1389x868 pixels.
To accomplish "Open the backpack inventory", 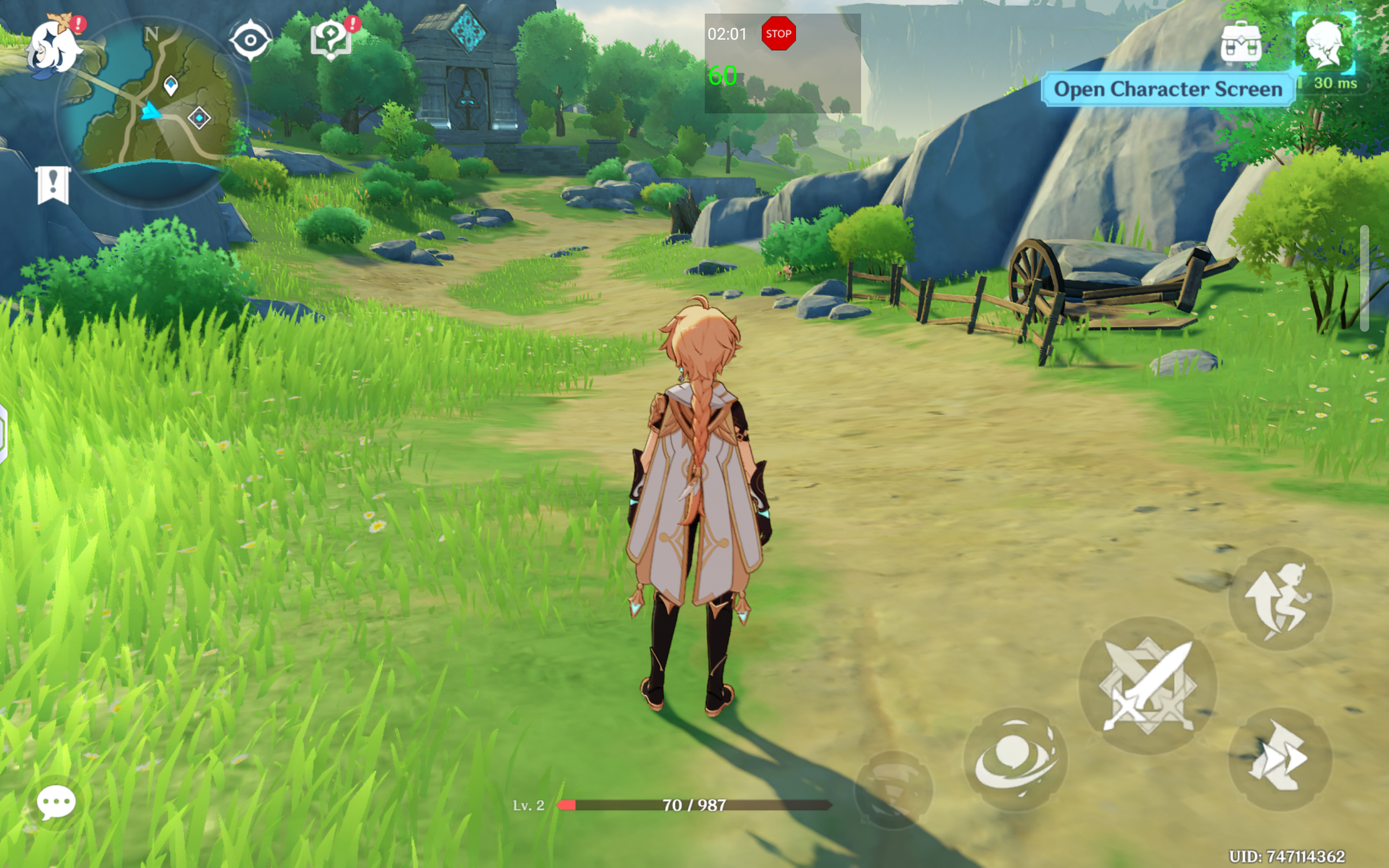I will tap(1241, 43).
